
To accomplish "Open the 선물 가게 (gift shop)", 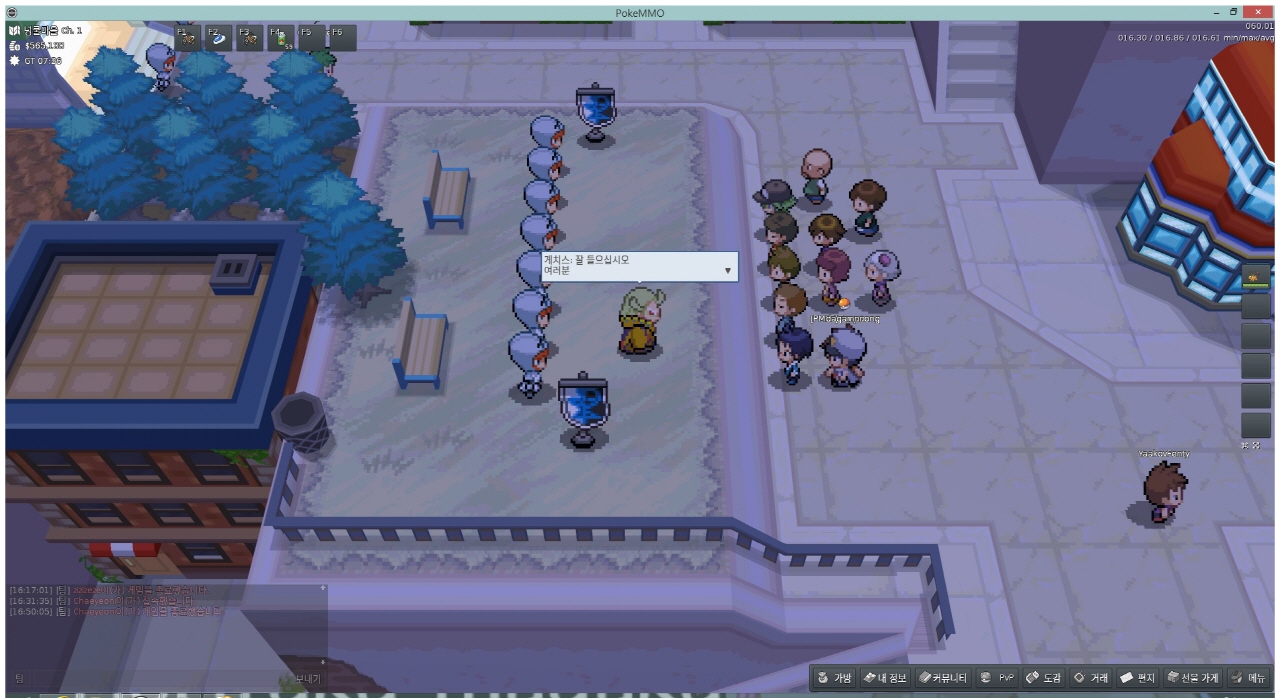I will (1193, 678).
